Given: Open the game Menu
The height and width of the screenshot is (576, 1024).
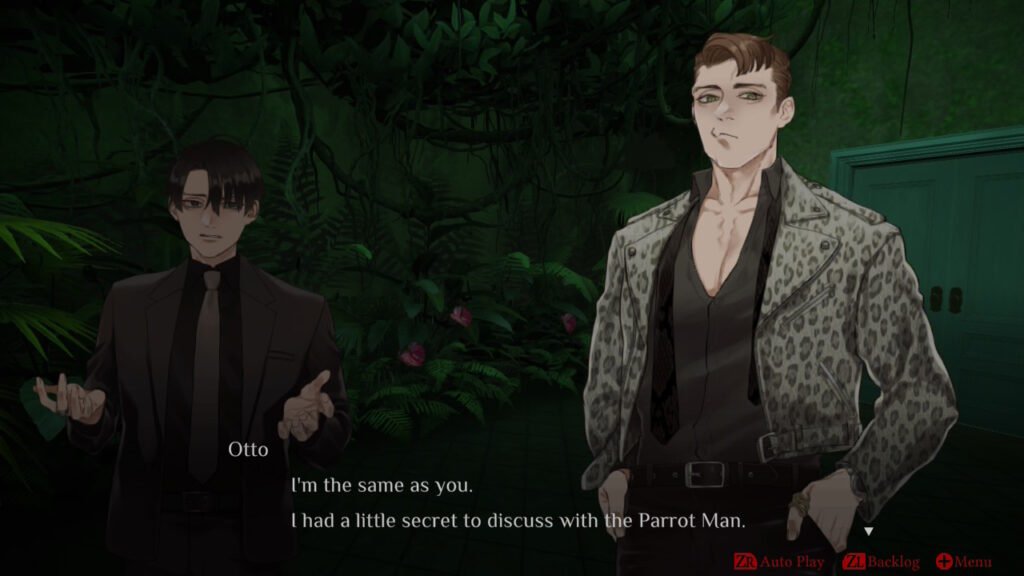Looking at the screenshot, I should pos(964,562).
